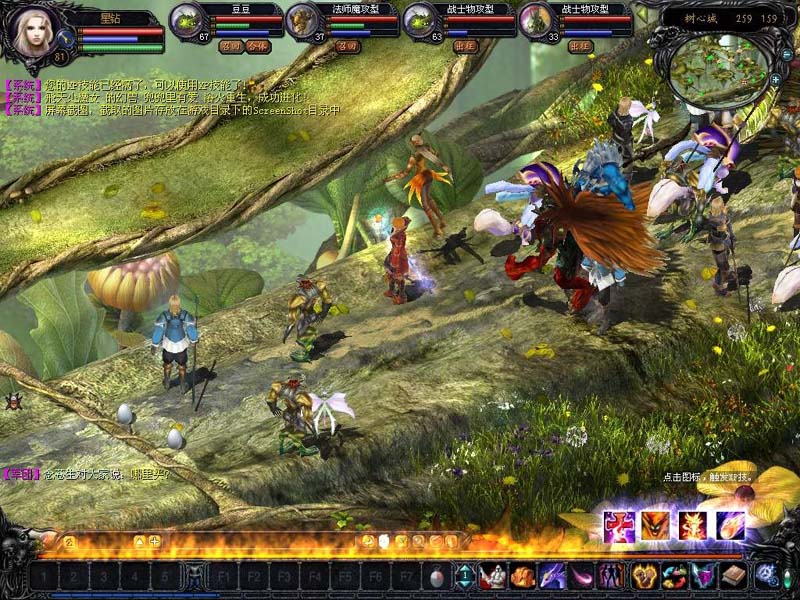Screen dimensions: 800x600
Task: Open the blue gear settings icon
Action: (768, 576)
